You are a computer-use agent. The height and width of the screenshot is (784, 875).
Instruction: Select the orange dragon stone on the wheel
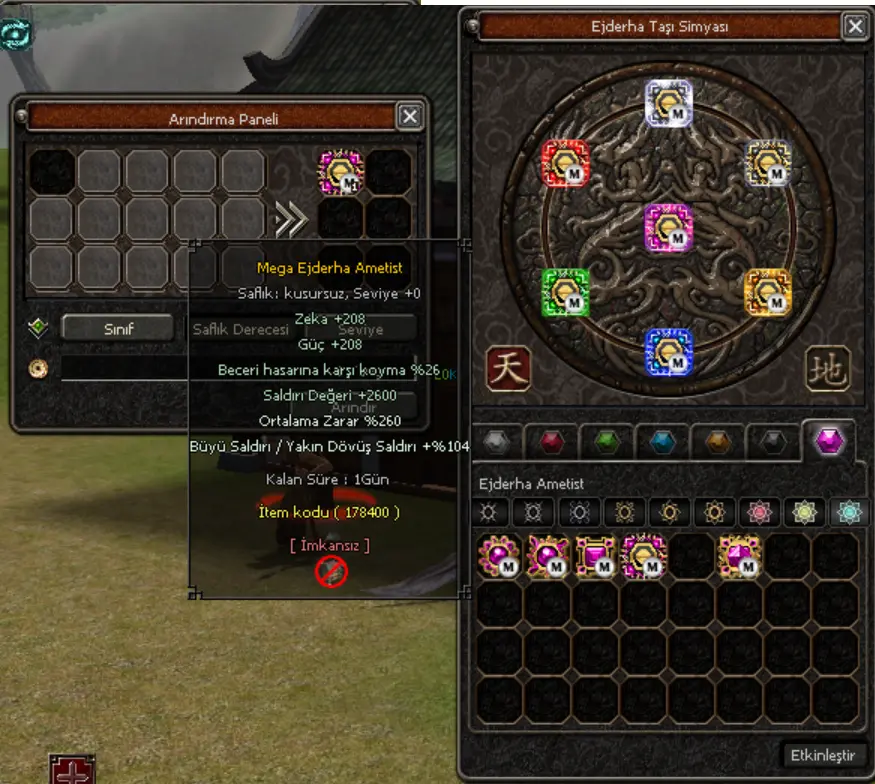[768, 292]
